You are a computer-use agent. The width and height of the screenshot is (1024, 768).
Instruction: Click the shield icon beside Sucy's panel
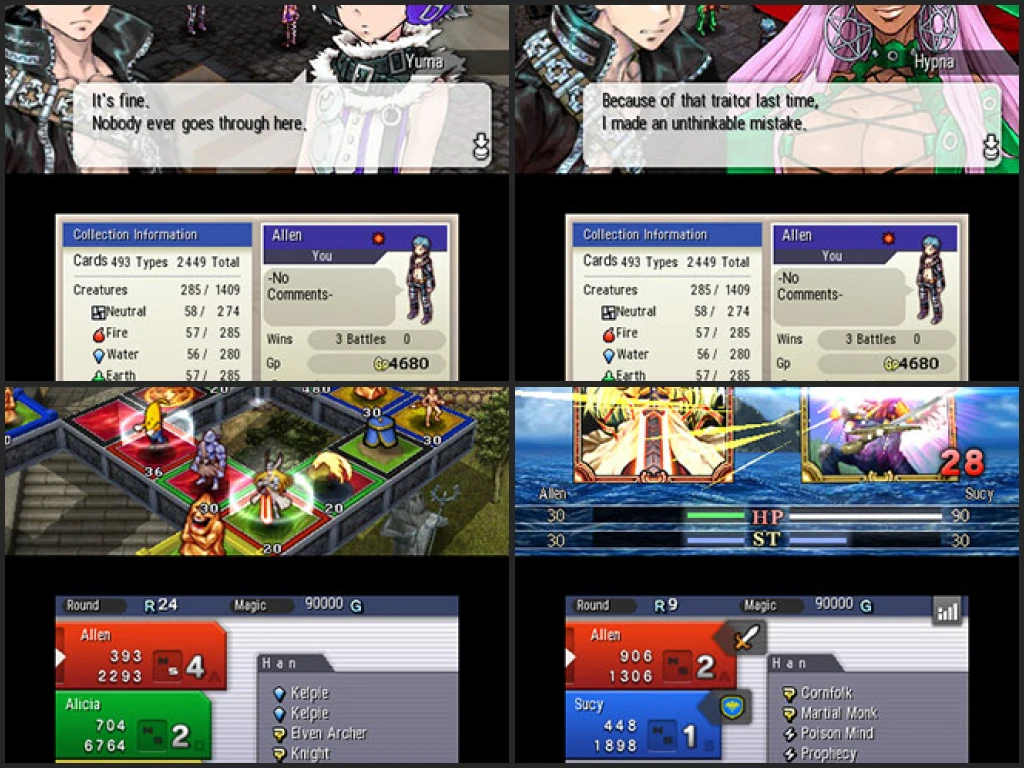(x=735, y=708)
